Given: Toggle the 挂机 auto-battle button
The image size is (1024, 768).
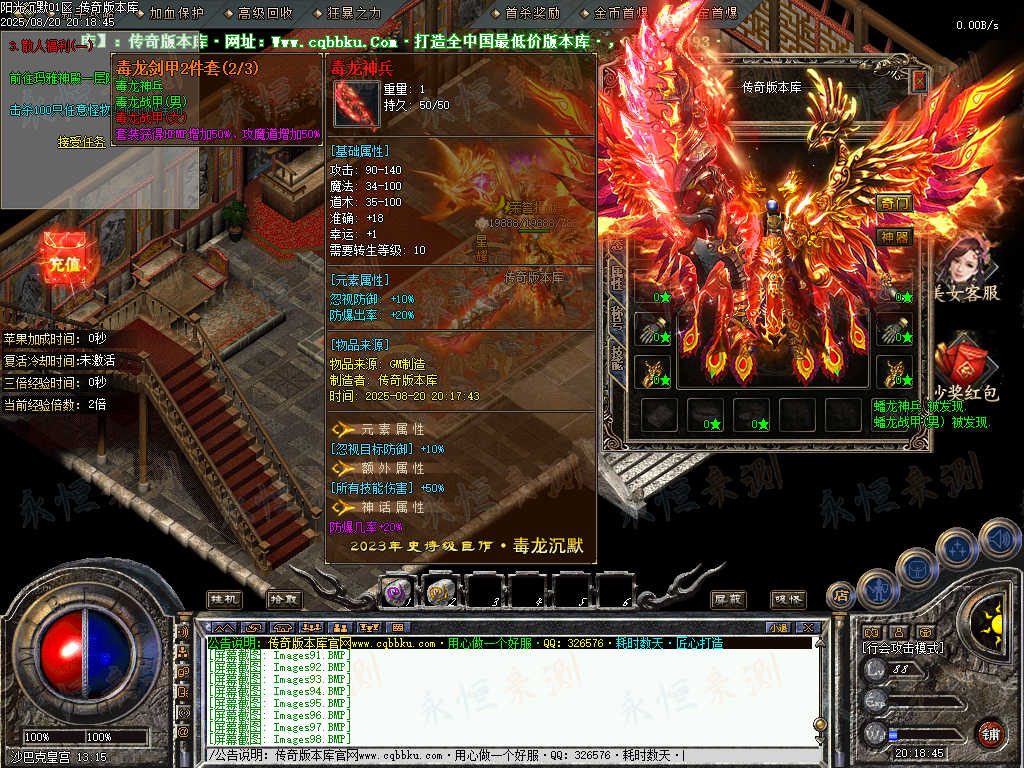Looking at the screenshot, I should (224, 598).
